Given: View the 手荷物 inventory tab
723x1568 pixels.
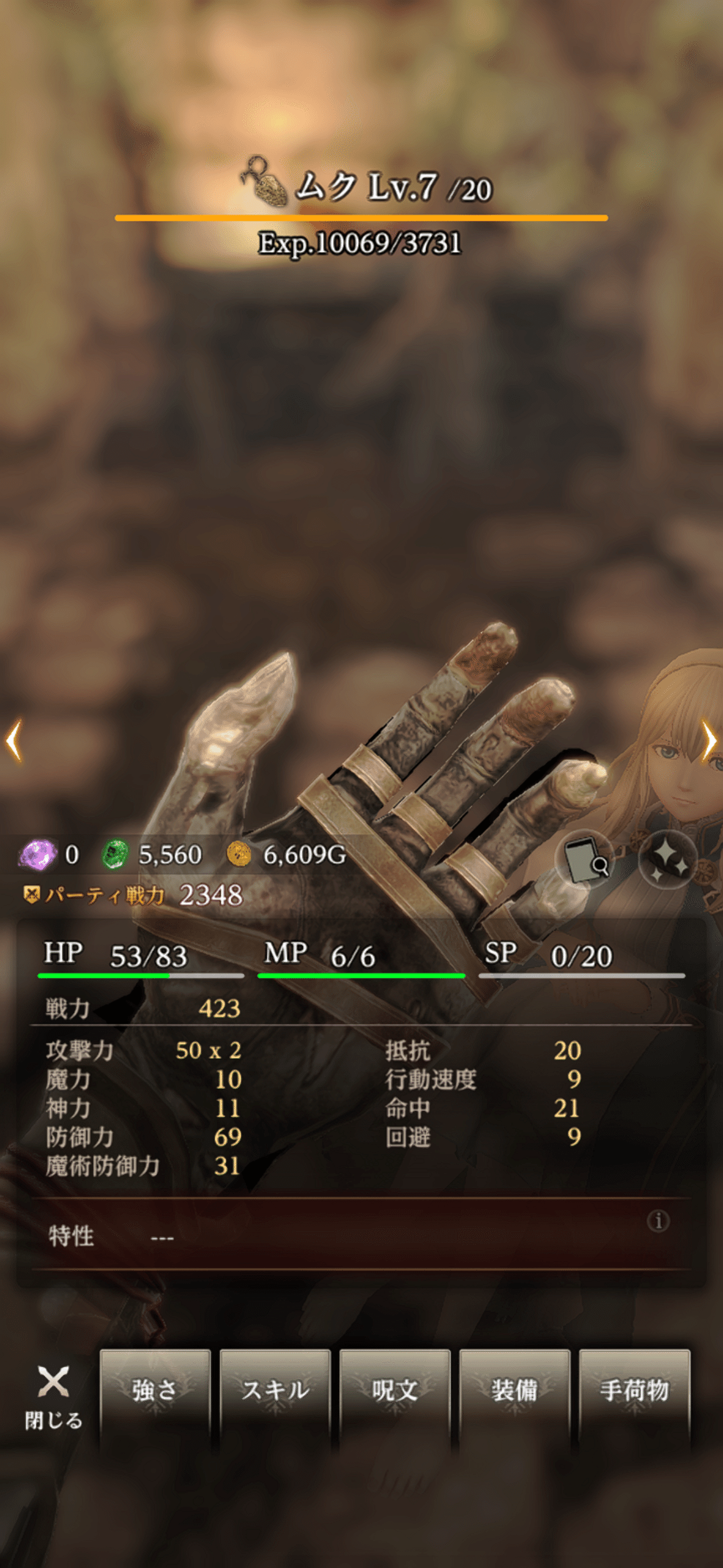Looking at the screenshot, I should [x=634, y=1390].
